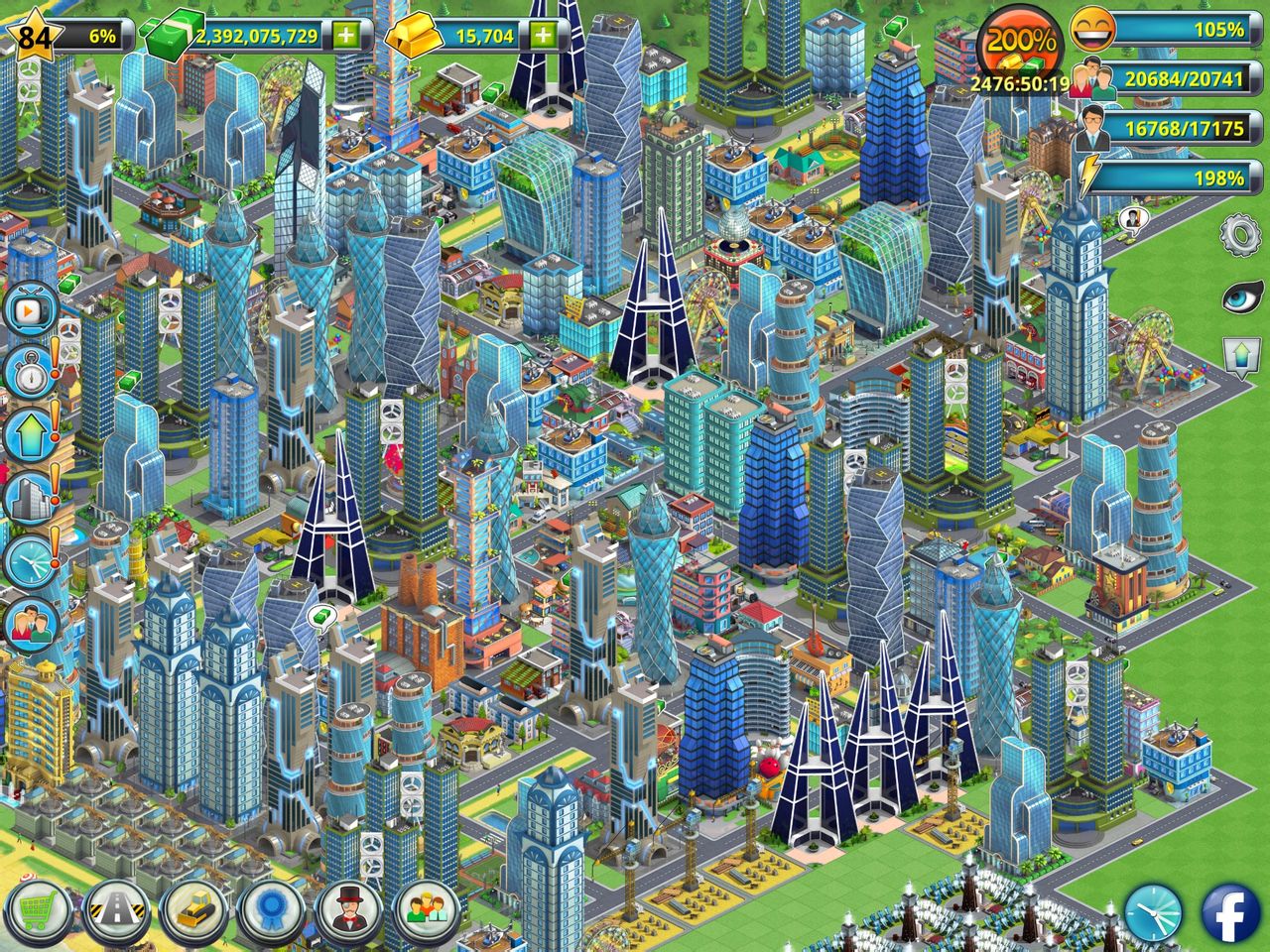Add more cash with the green plus
The height and width of the screenshot is (952, 1270).
(x=345, y=36)
